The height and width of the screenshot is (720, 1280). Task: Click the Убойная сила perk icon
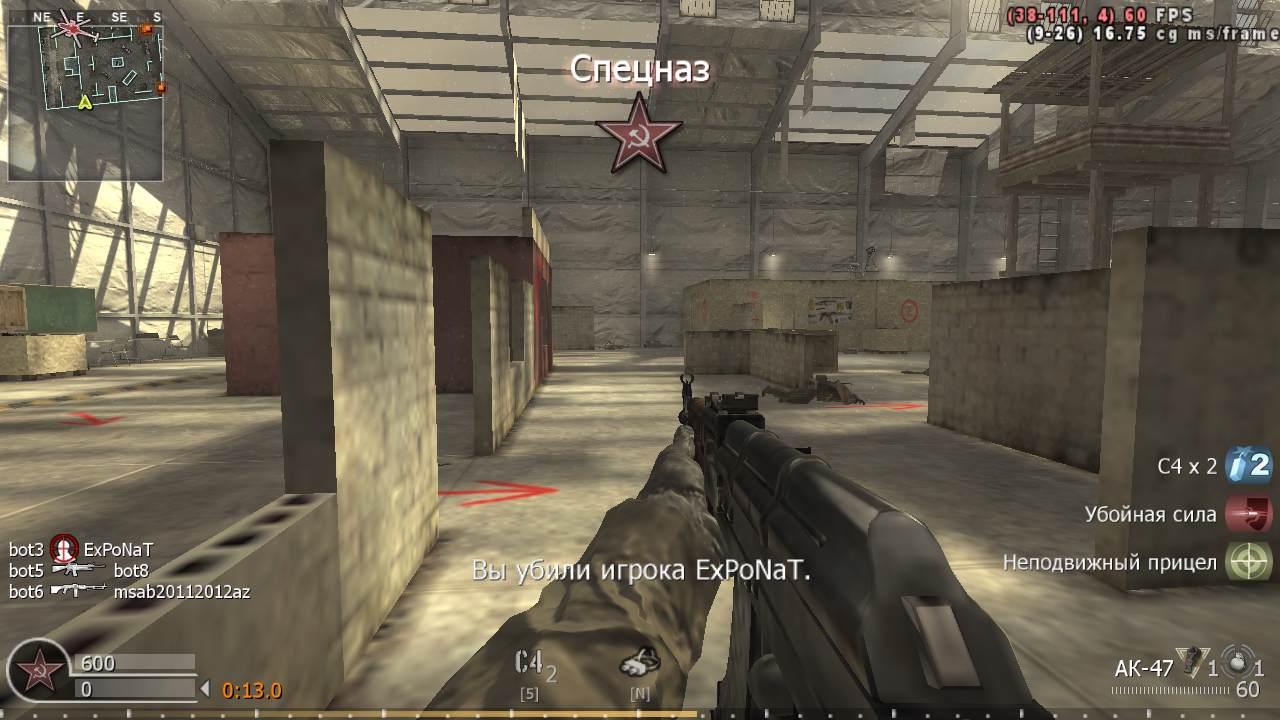pyautogui.click(x=1248, y=513)
